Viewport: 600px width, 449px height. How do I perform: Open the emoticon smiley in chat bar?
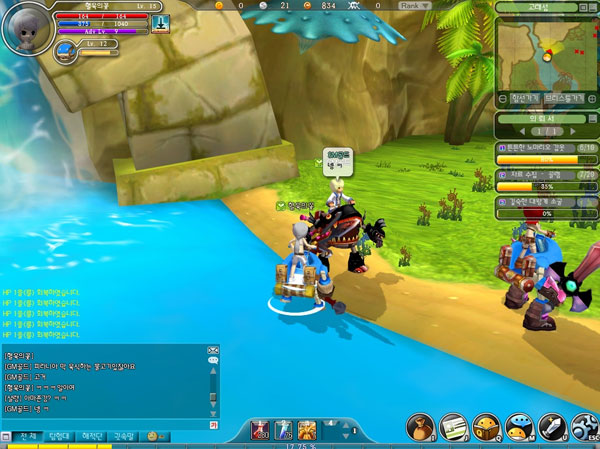click(x=155, y=437)
